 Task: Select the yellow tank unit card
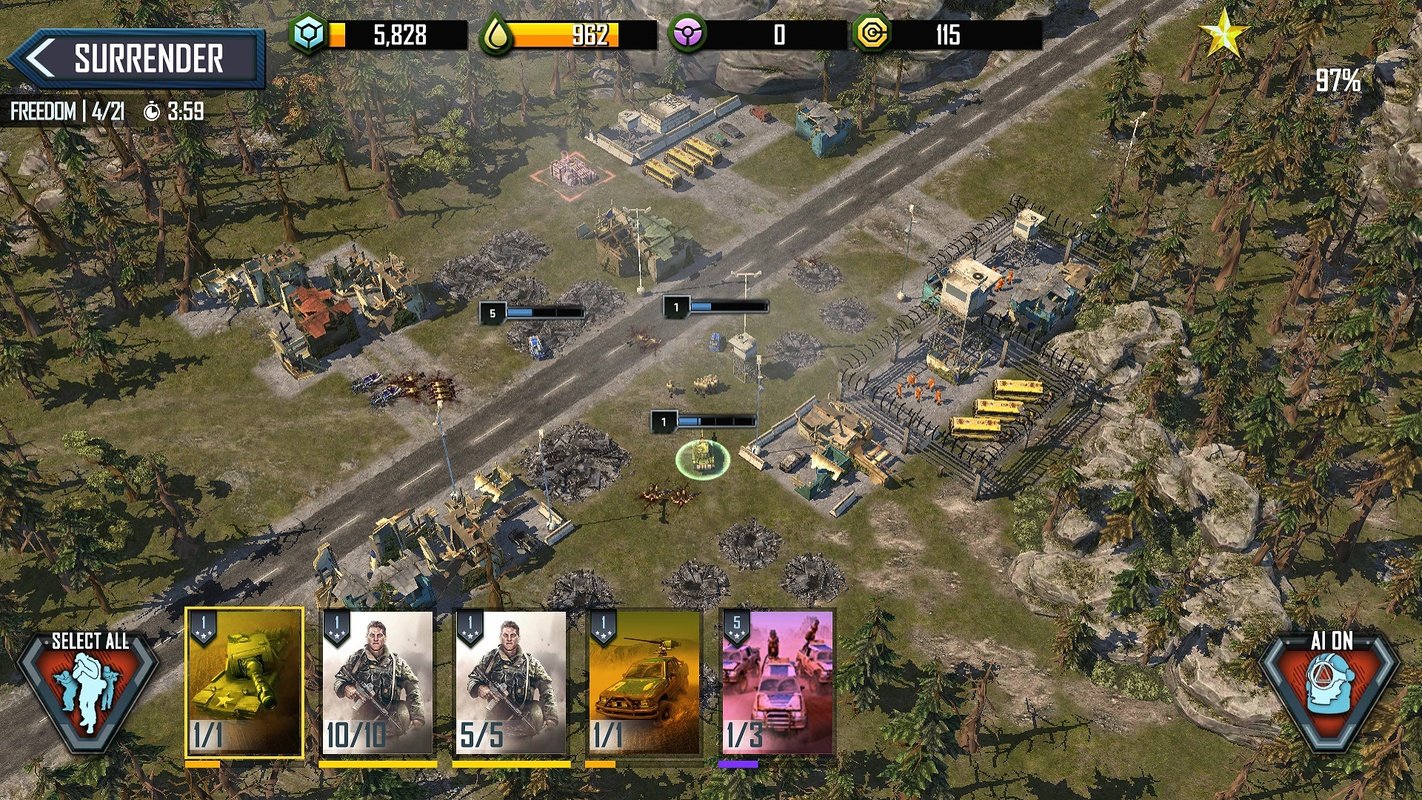[x=244, y=682]
